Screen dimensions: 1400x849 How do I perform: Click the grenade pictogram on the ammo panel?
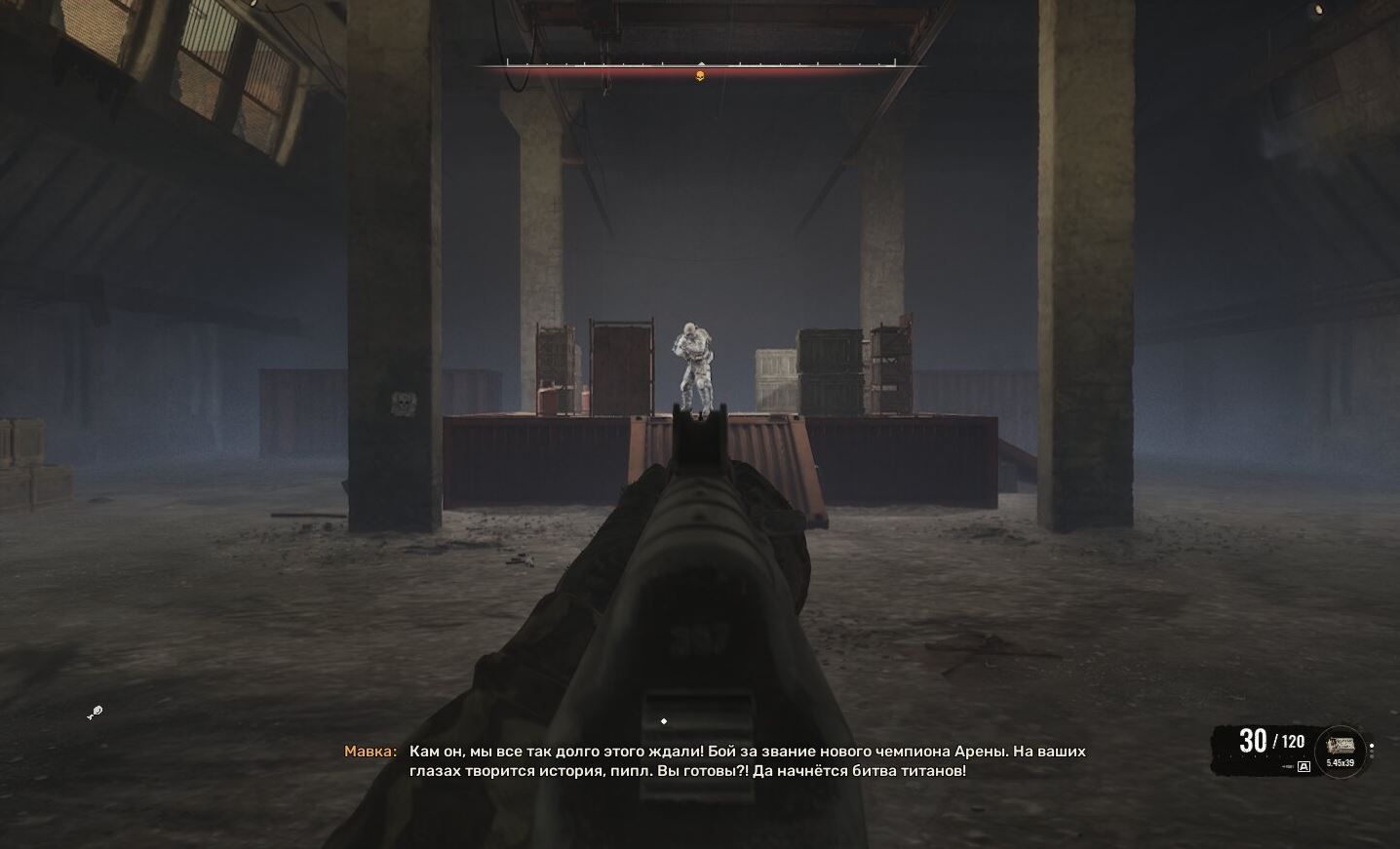coord(1287,766)
